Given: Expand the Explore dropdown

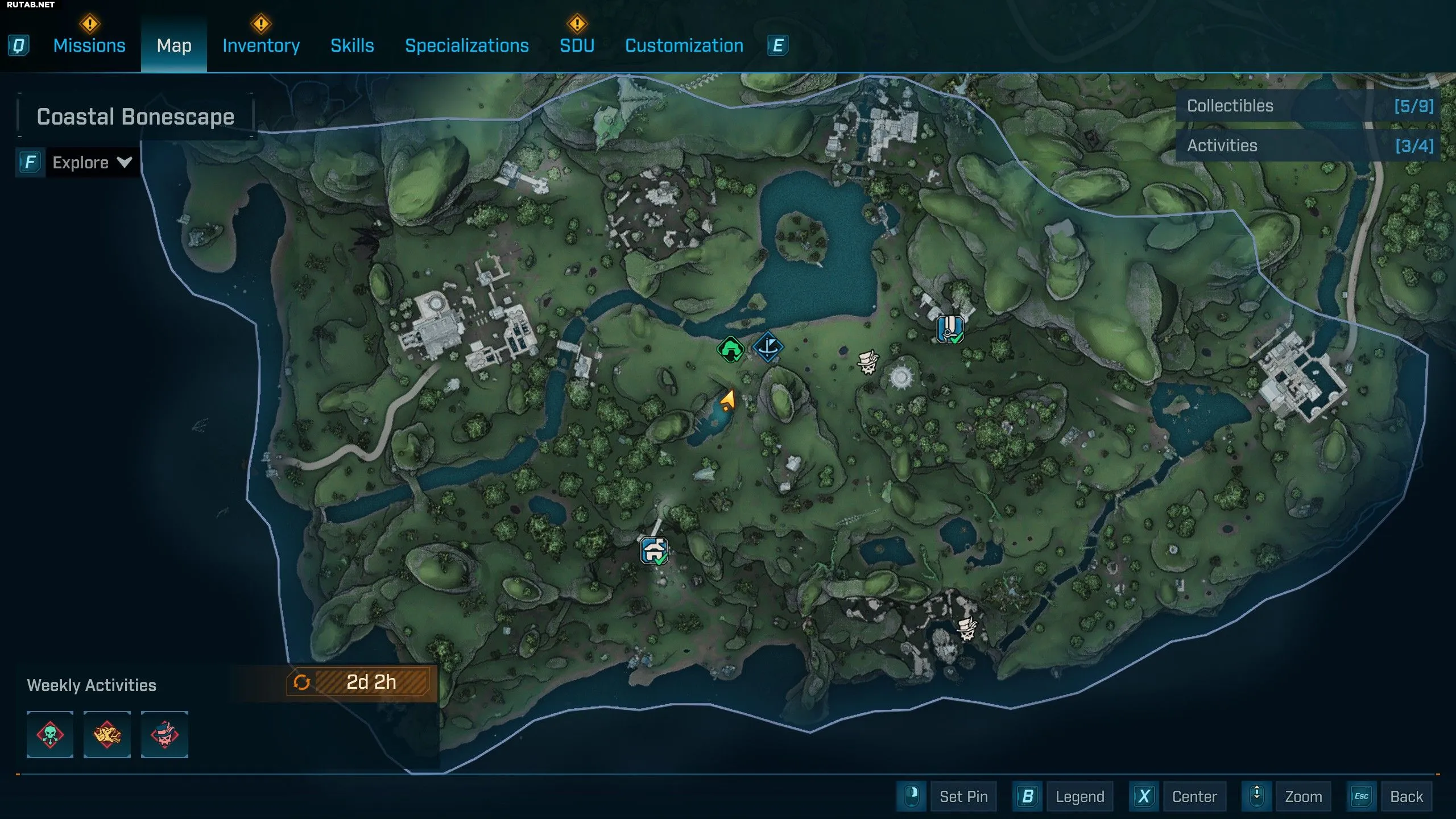Looking at the screenshot, I should [91, 163].
